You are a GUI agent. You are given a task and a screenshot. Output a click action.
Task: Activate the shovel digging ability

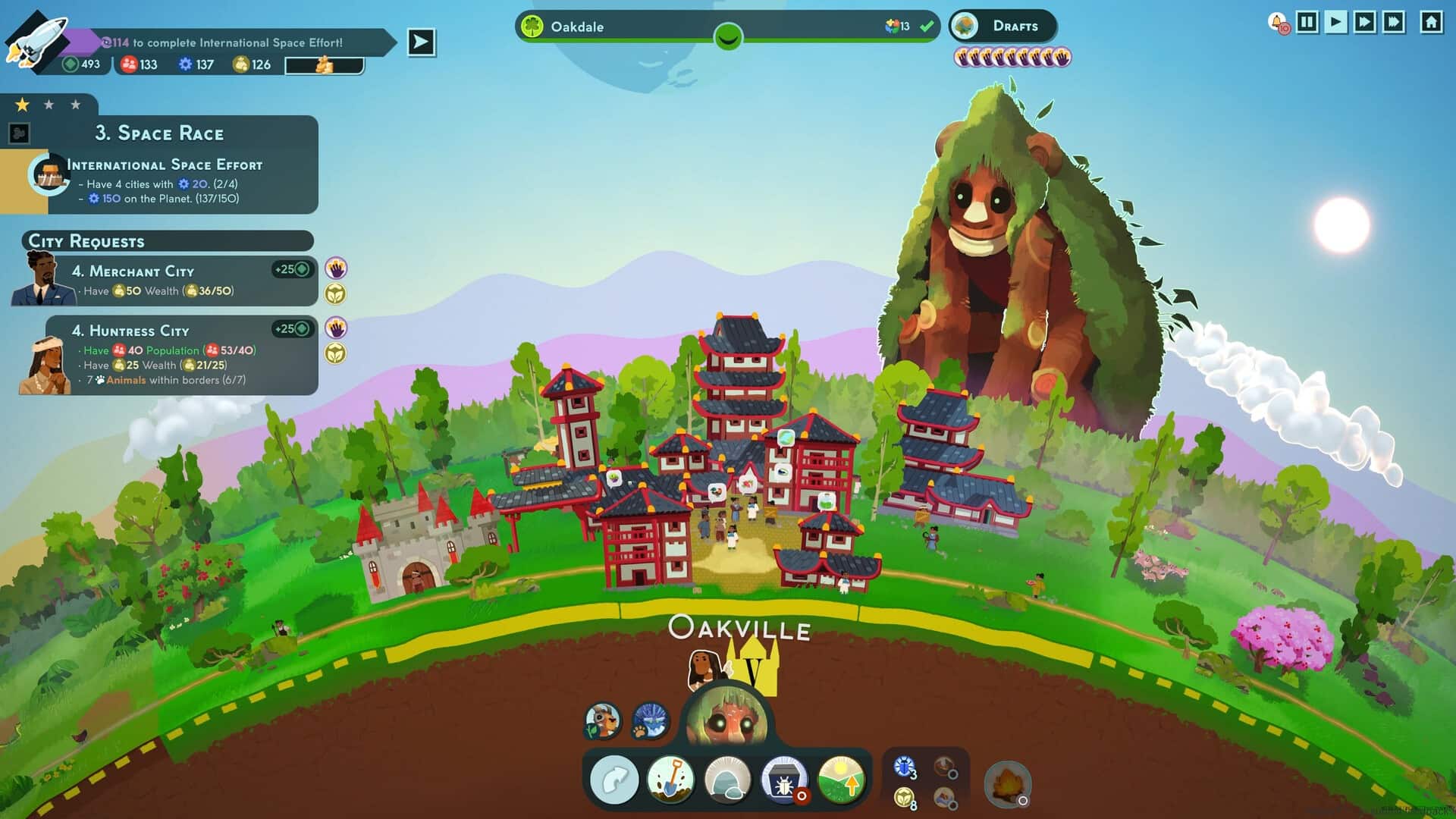click(670, 780)
